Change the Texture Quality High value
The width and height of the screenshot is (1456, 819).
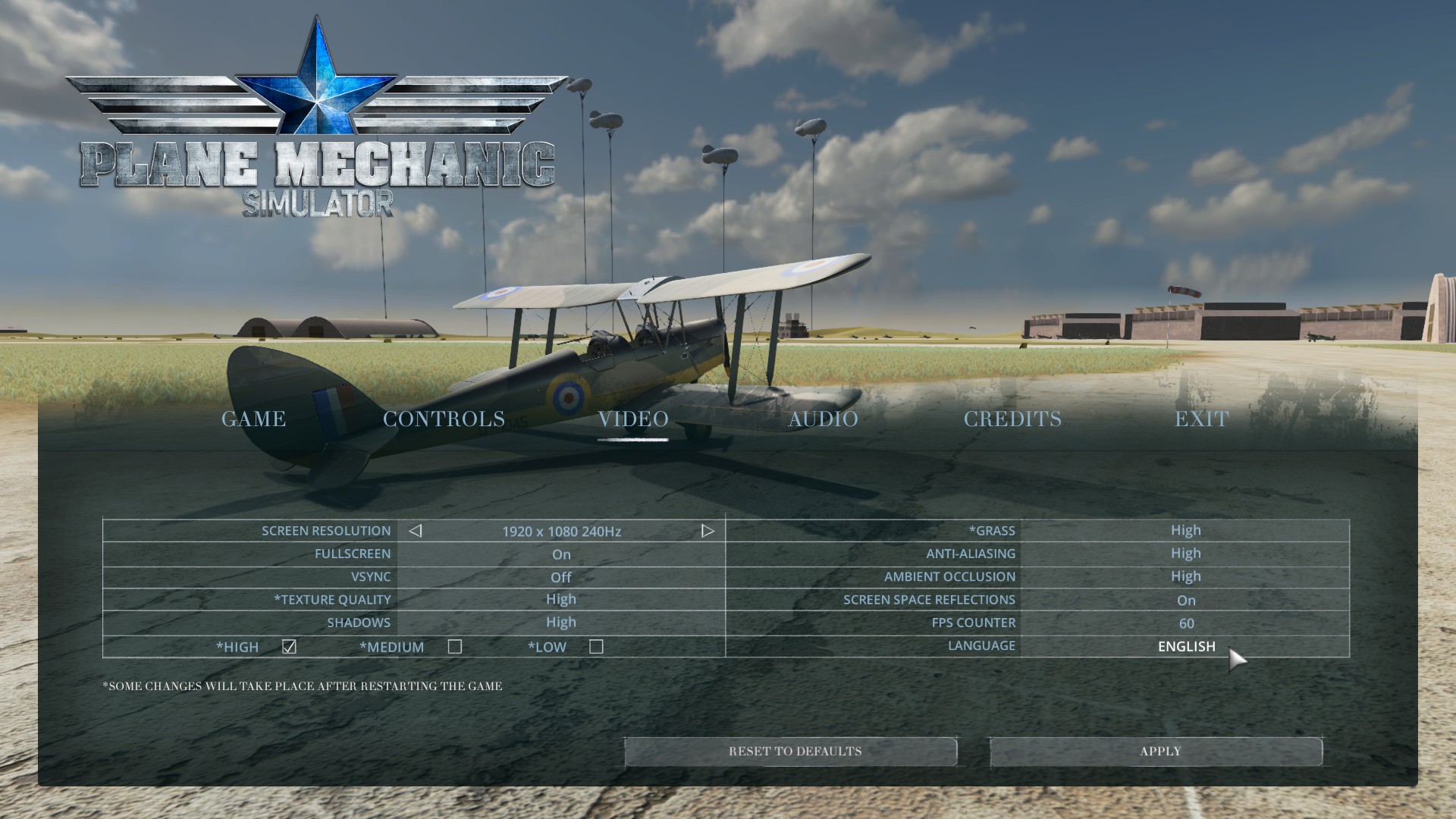point(561,600)
